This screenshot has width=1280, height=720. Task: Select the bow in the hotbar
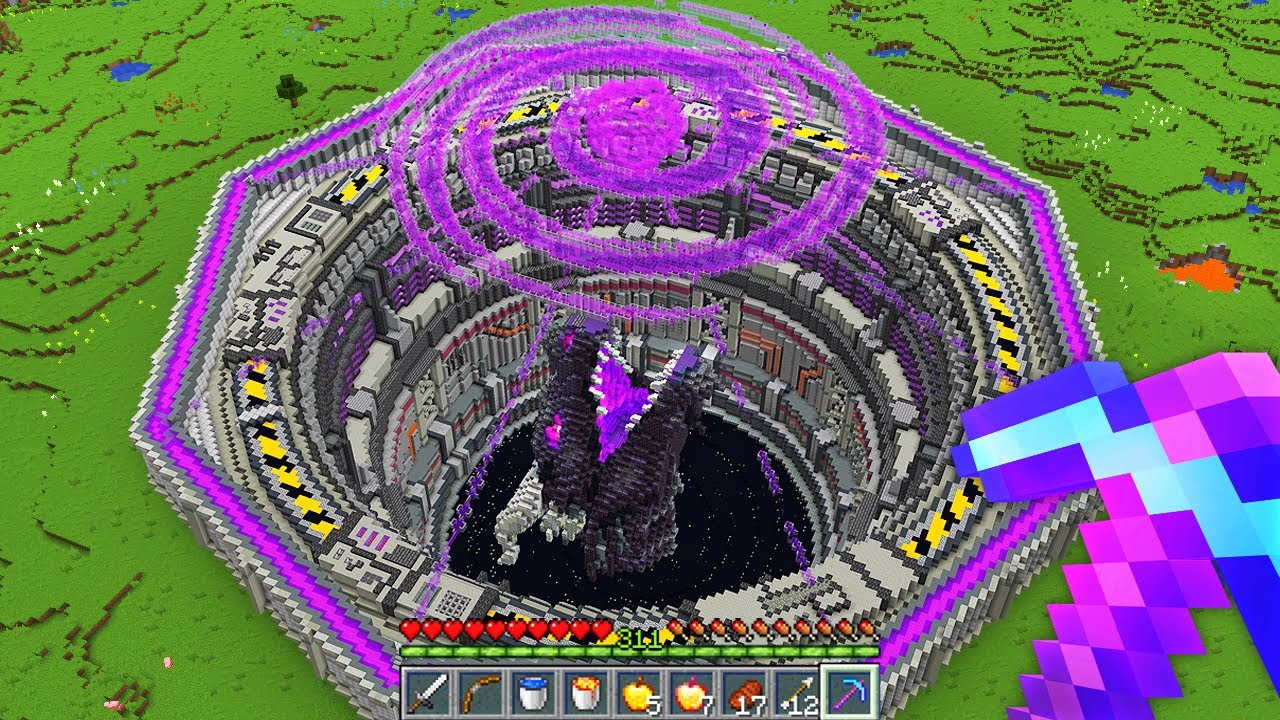tap(481, 691)
